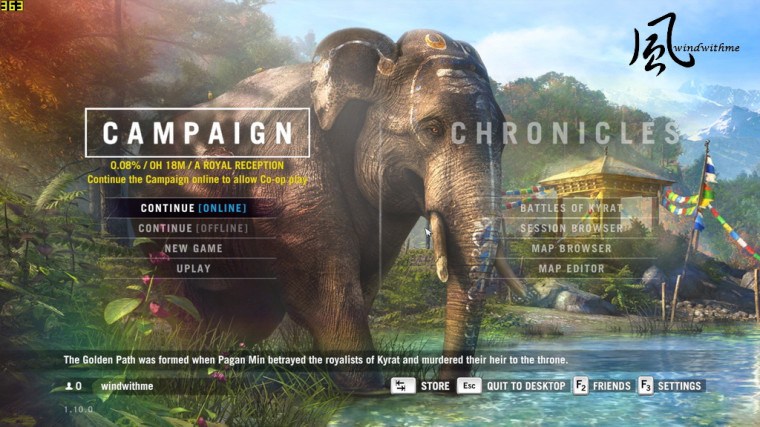Open the Map Browser
Viewport: 760px width, 427px height.
[x=571, y=248]
